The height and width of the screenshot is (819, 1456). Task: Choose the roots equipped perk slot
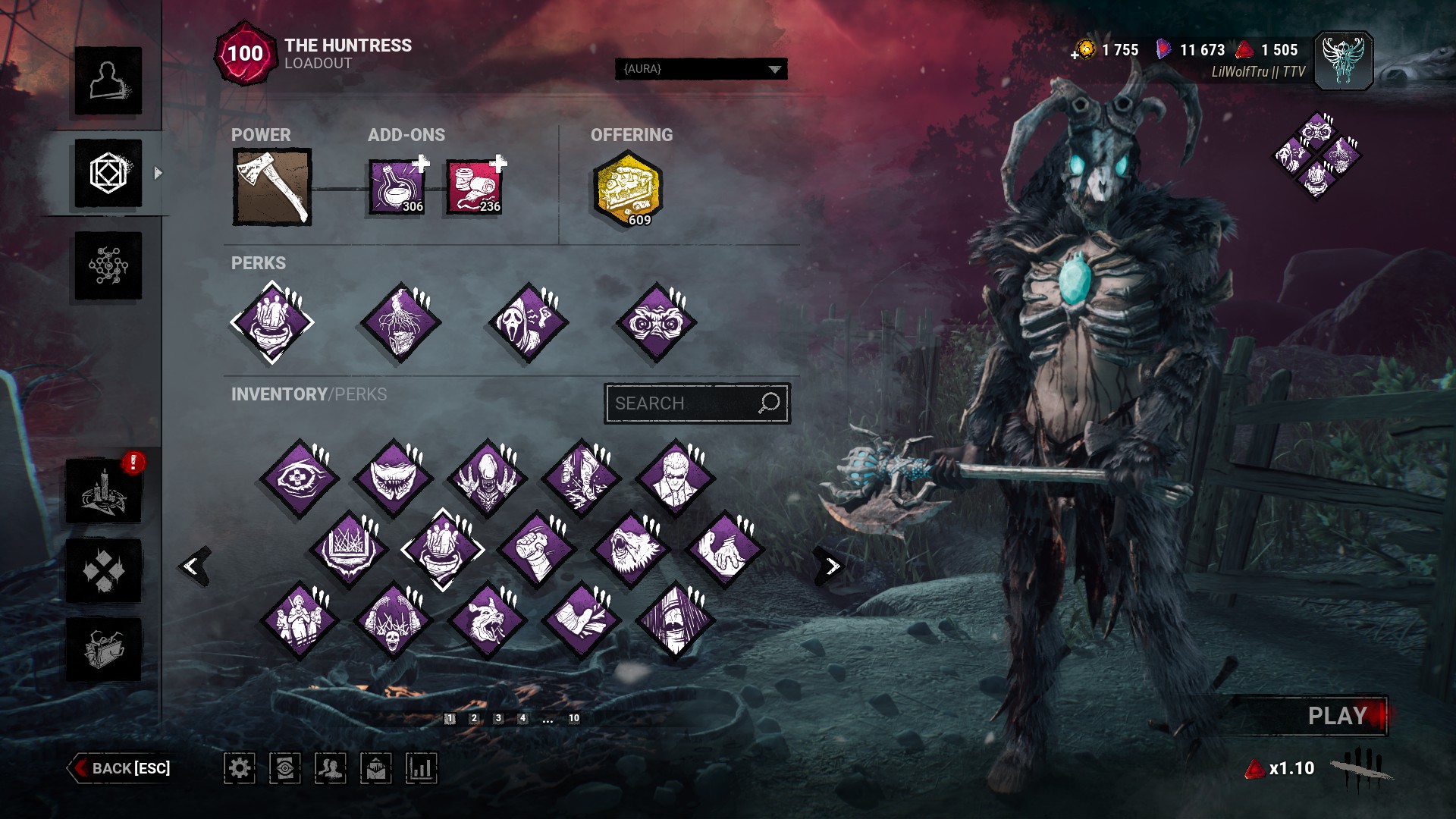400,322
